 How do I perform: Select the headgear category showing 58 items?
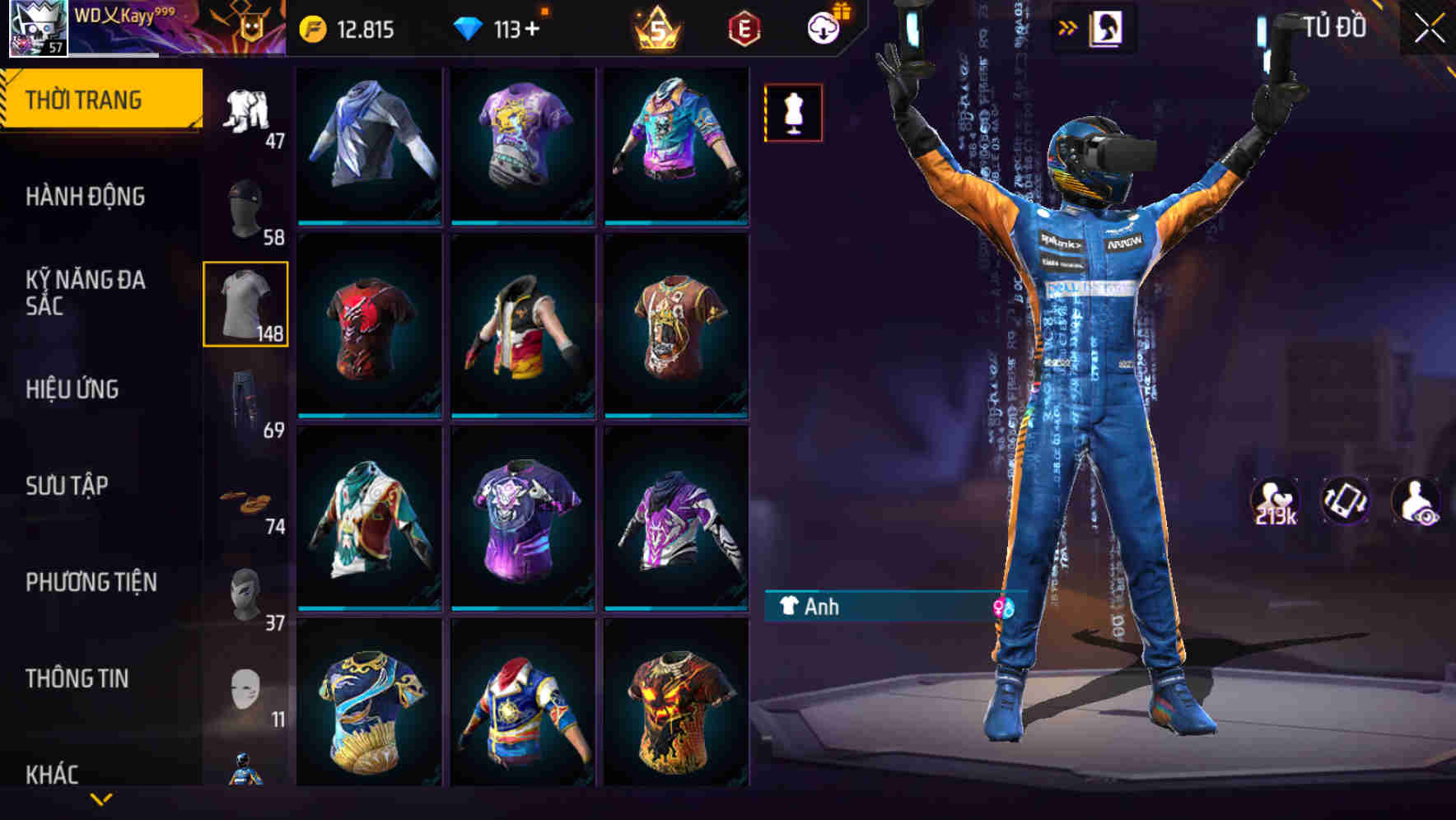pos(245,207)
